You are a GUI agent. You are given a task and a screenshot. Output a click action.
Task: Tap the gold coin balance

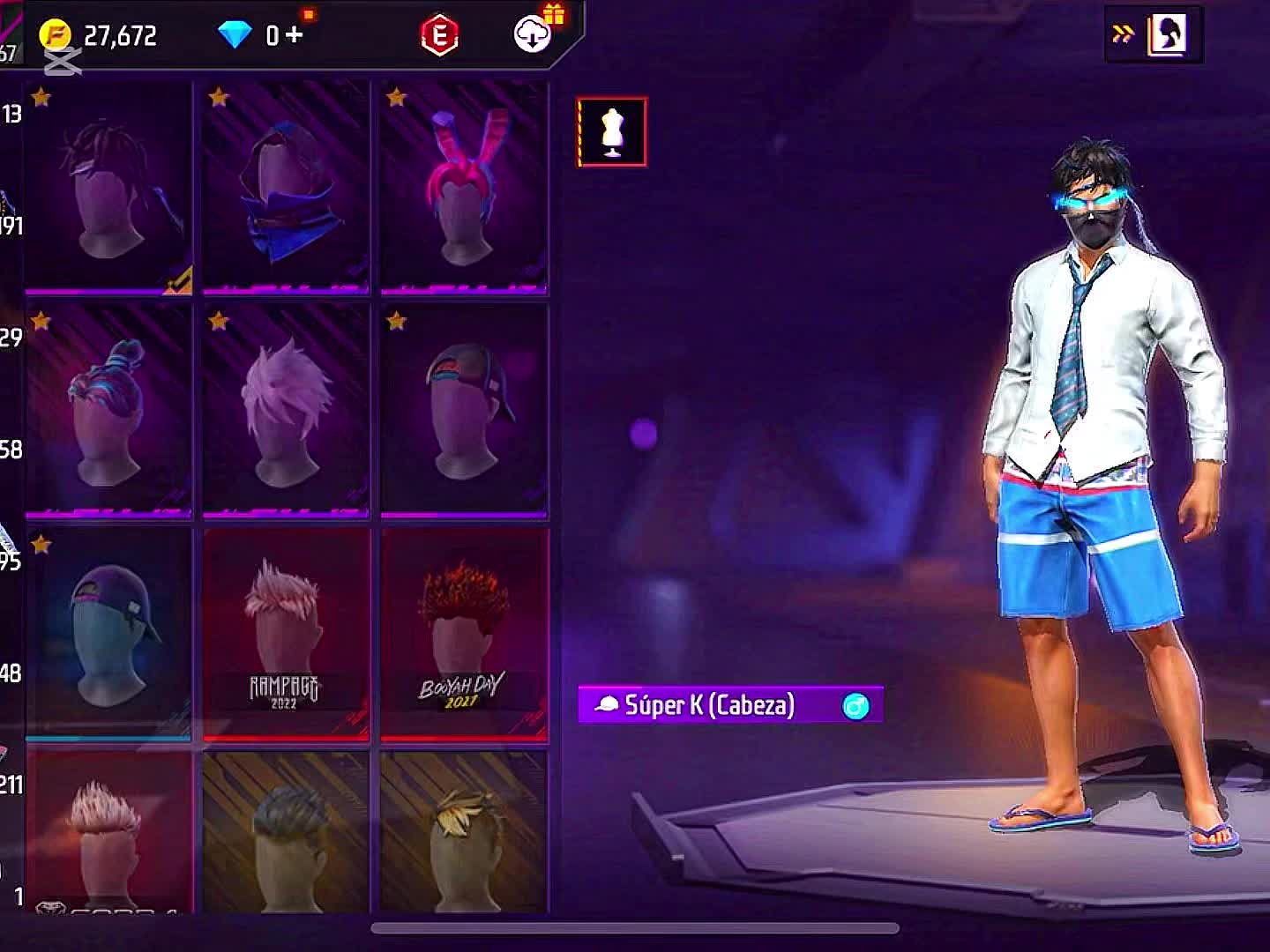pos(99,35)
